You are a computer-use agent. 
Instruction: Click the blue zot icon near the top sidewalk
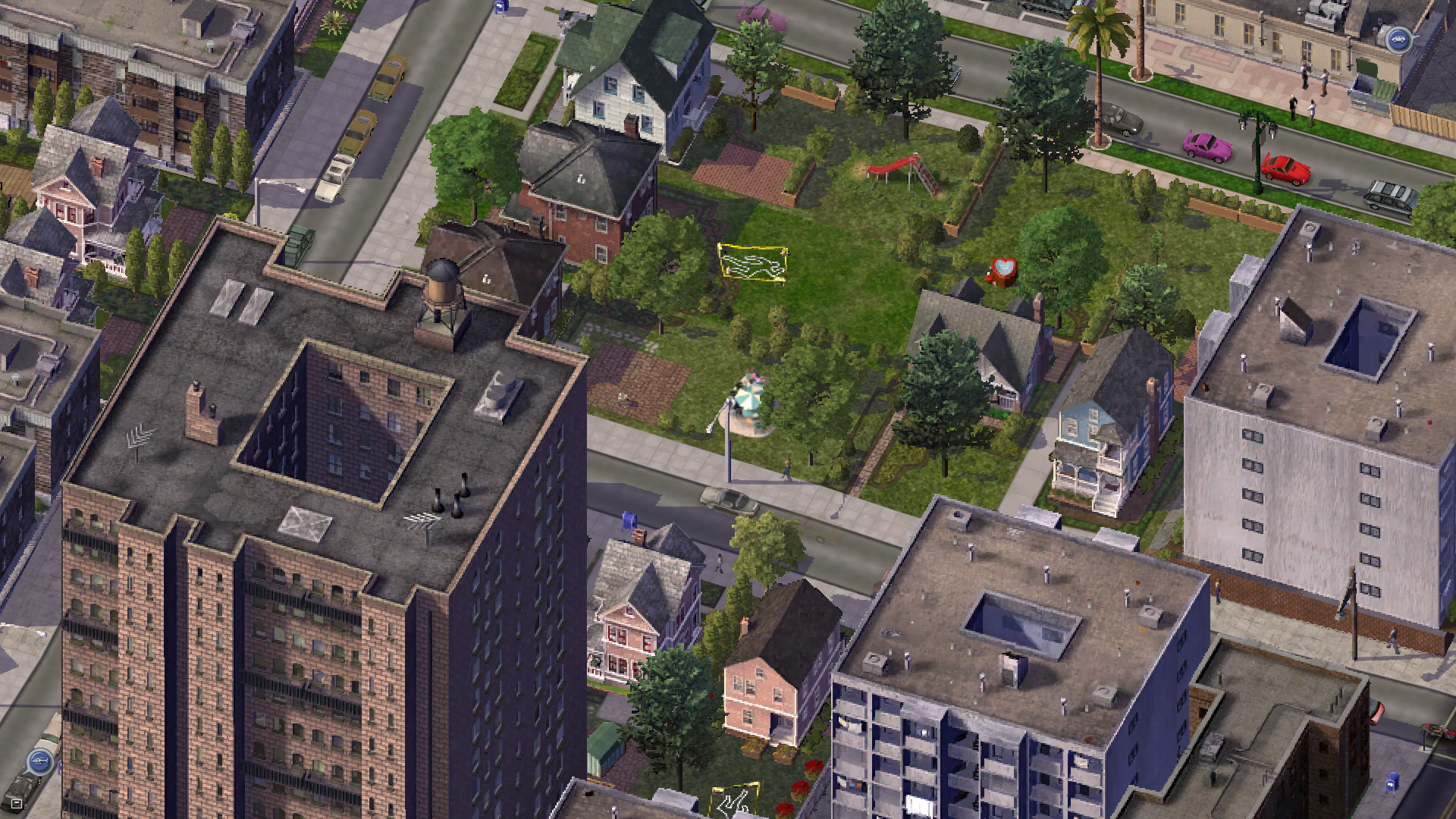click(500, 9)
